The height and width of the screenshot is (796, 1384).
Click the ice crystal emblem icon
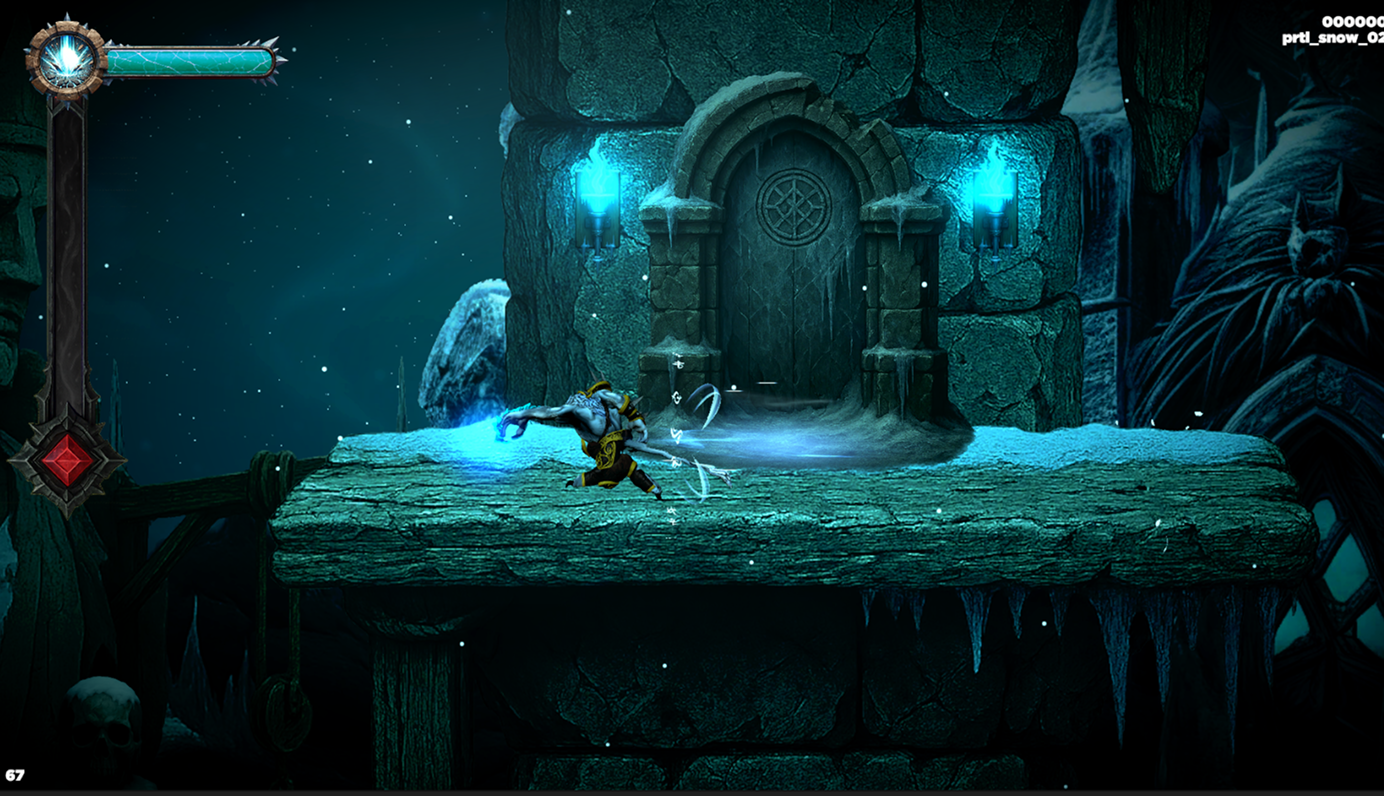66,60
